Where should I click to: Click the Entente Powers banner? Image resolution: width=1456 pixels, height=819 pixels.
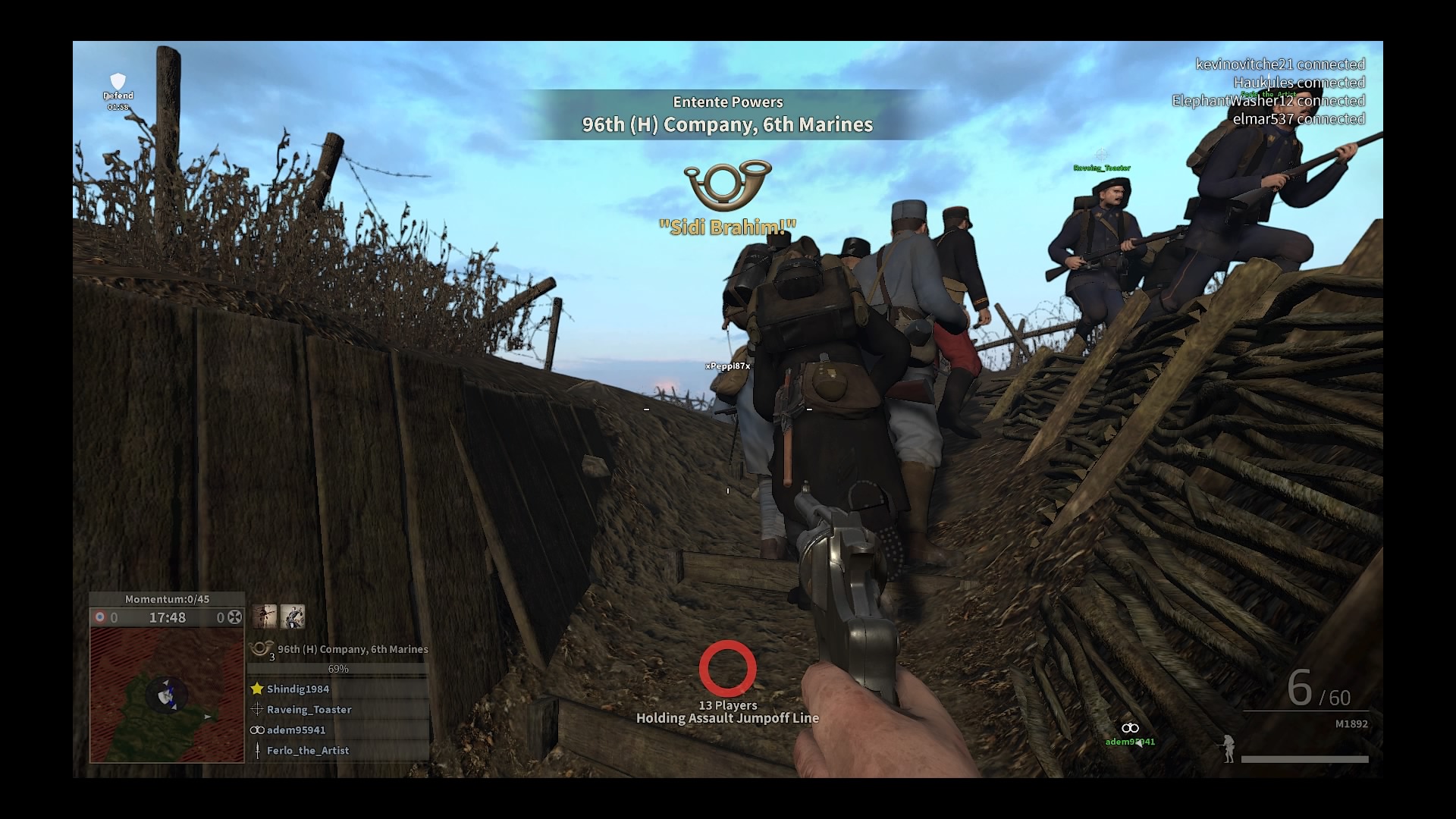point(728,102)
